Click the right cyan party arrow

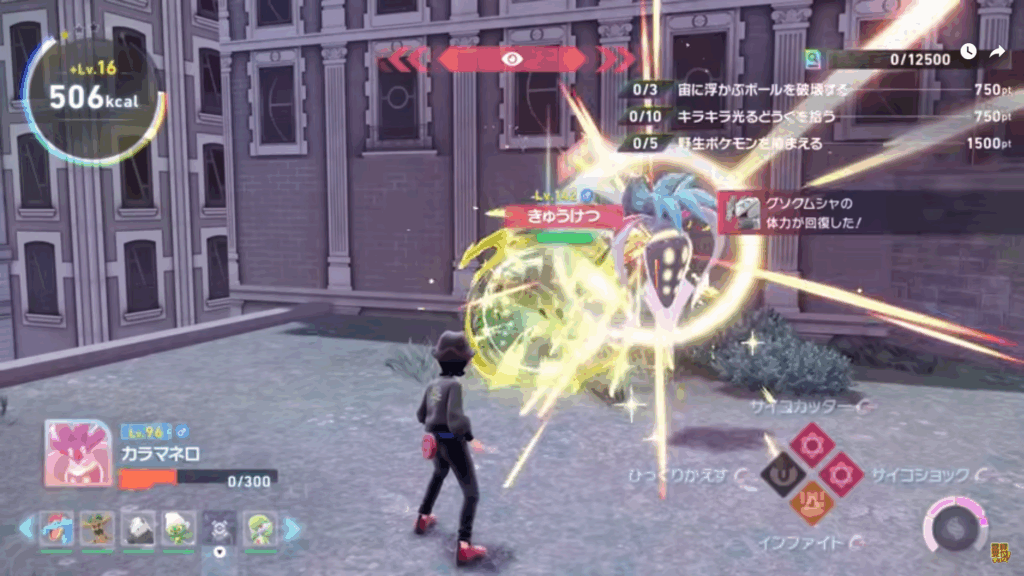pos(293,529)
